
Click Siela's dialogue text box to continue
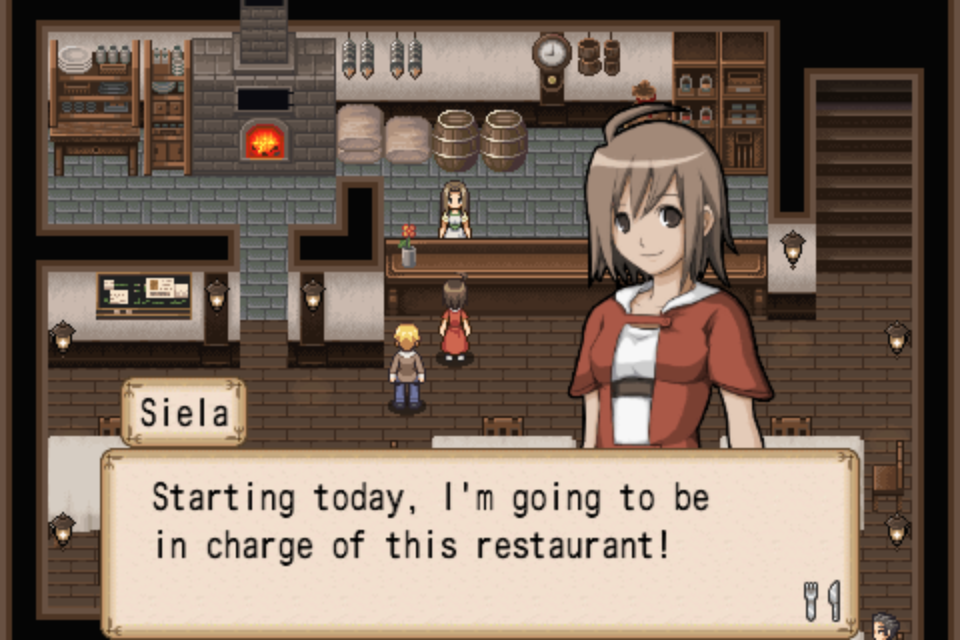[x=480, y=541]
